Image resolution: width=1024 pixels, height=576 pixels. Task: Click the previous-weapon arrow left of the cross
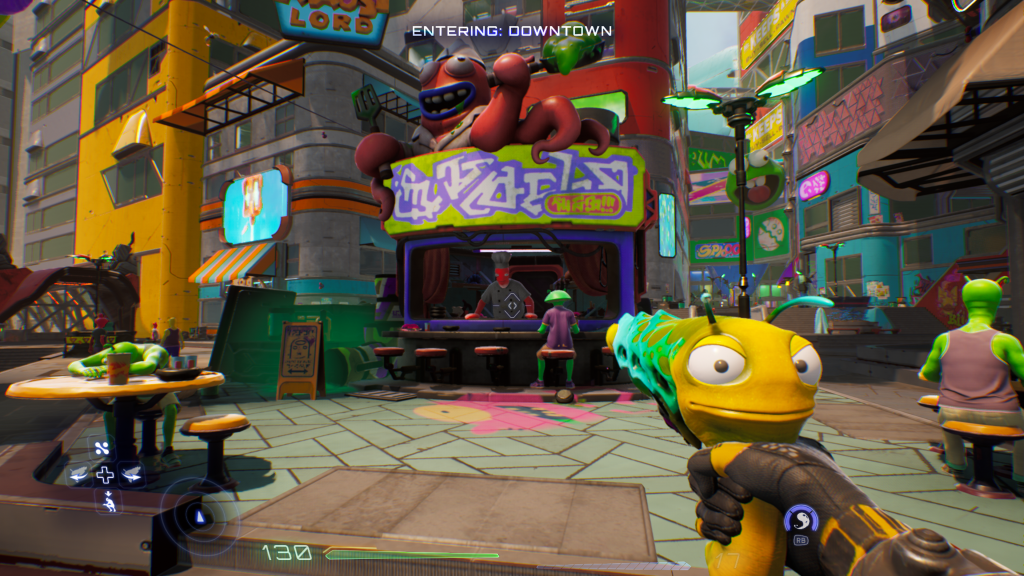click(x=79, y=475)
